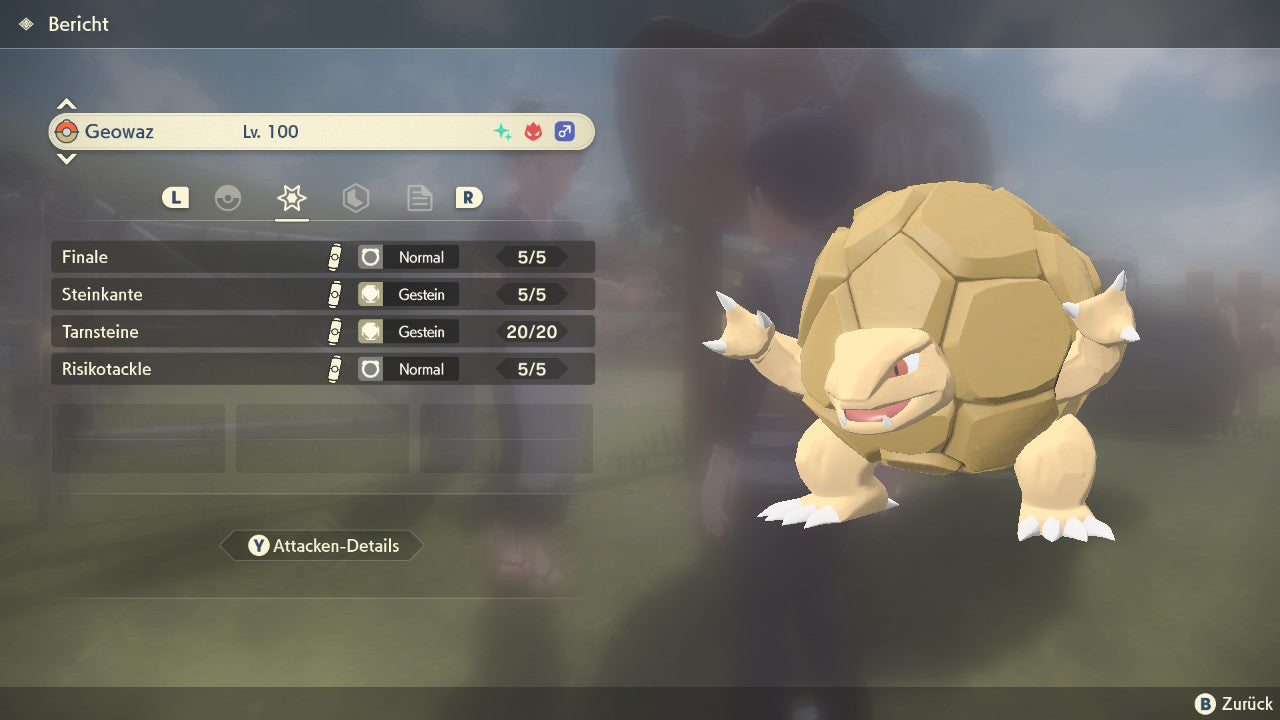
Task: Open the star-shaped moves tab
Action: point(291,198)
